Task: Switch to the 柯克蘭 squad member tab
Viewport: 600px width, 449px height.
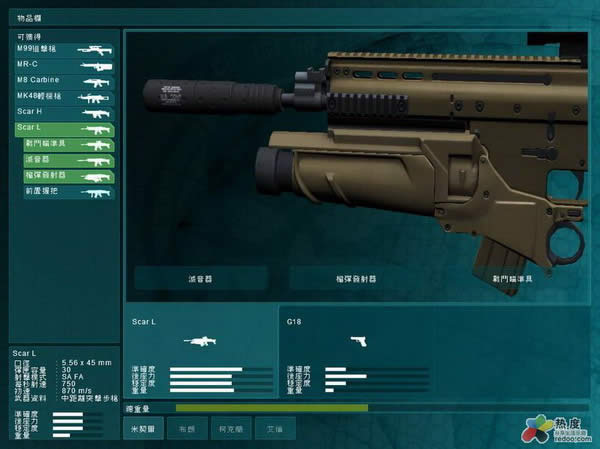Action: click(230, 428)
